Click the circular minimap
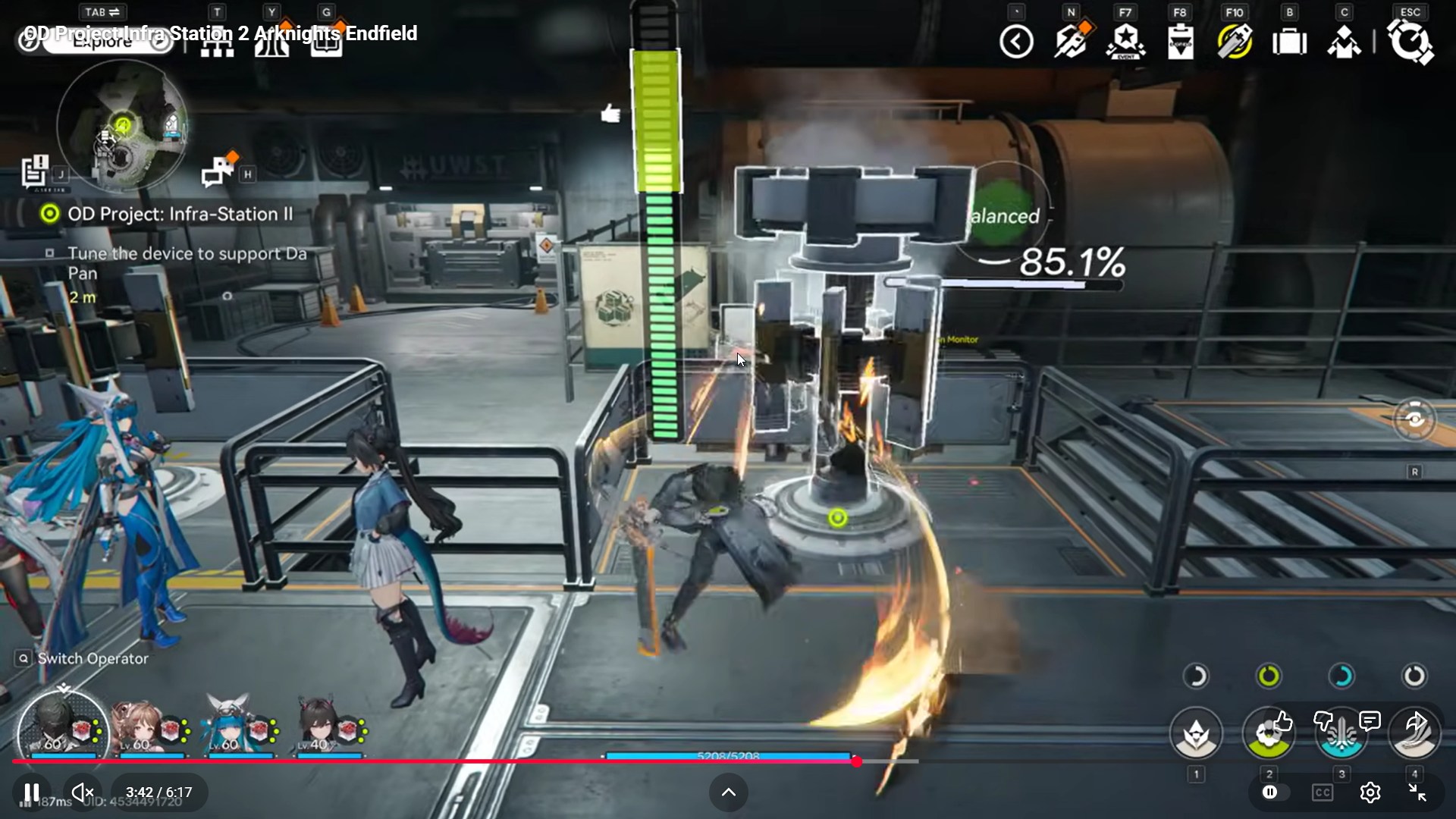The height and width of the screenshot is (819, 1456). (x=123, y=125)
